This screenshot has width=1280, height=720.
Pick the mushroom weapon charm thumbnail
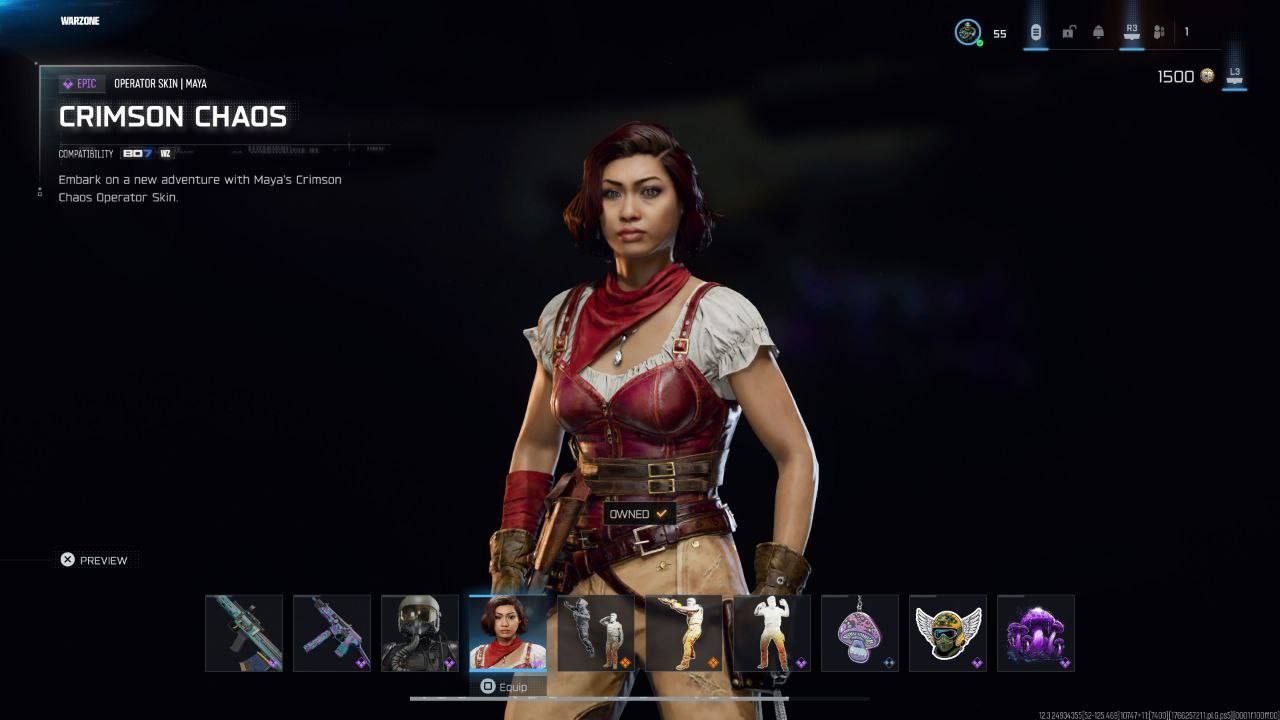tap(860, 633)
